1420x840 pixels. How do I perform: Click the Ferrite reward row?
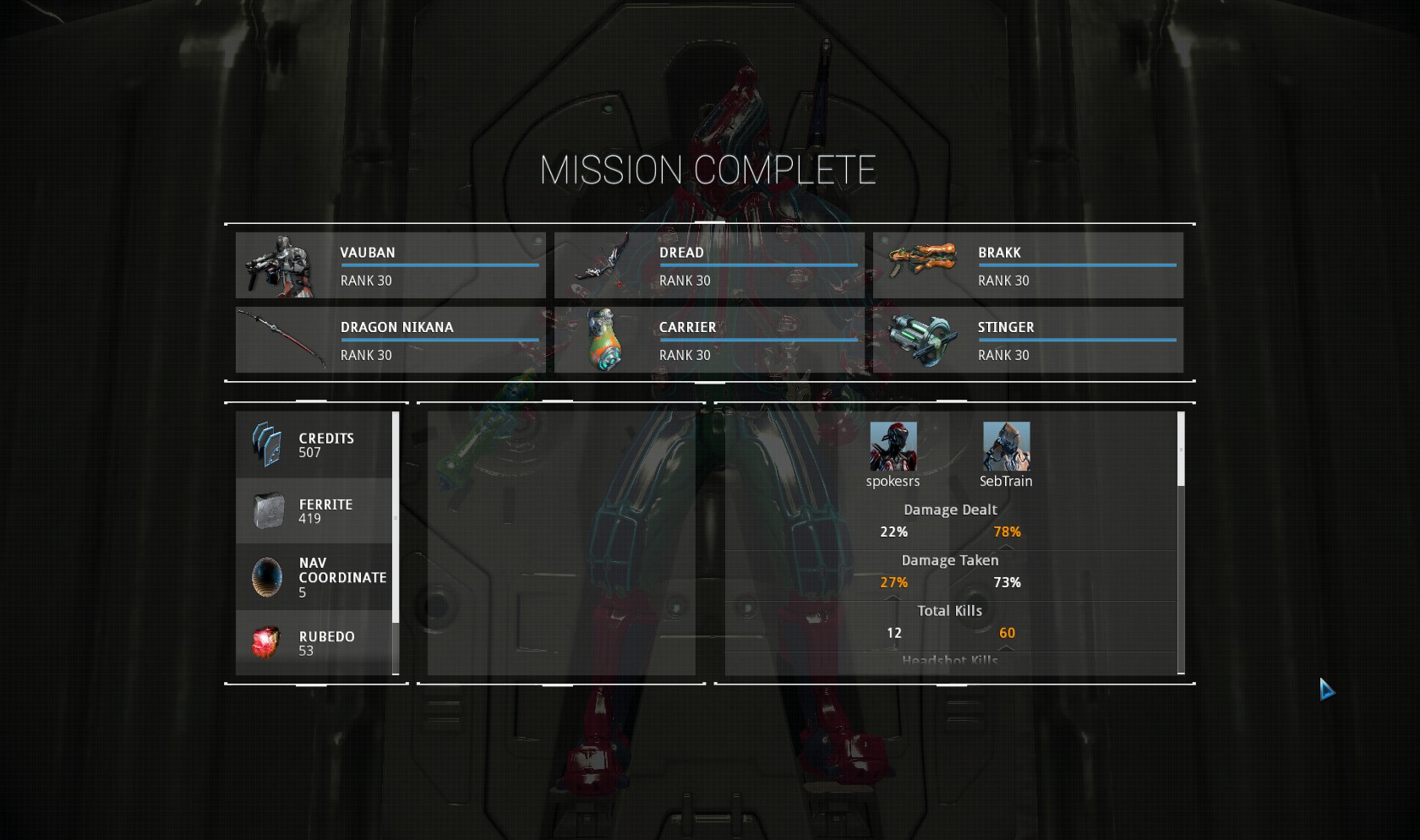[x=314, y=511]
